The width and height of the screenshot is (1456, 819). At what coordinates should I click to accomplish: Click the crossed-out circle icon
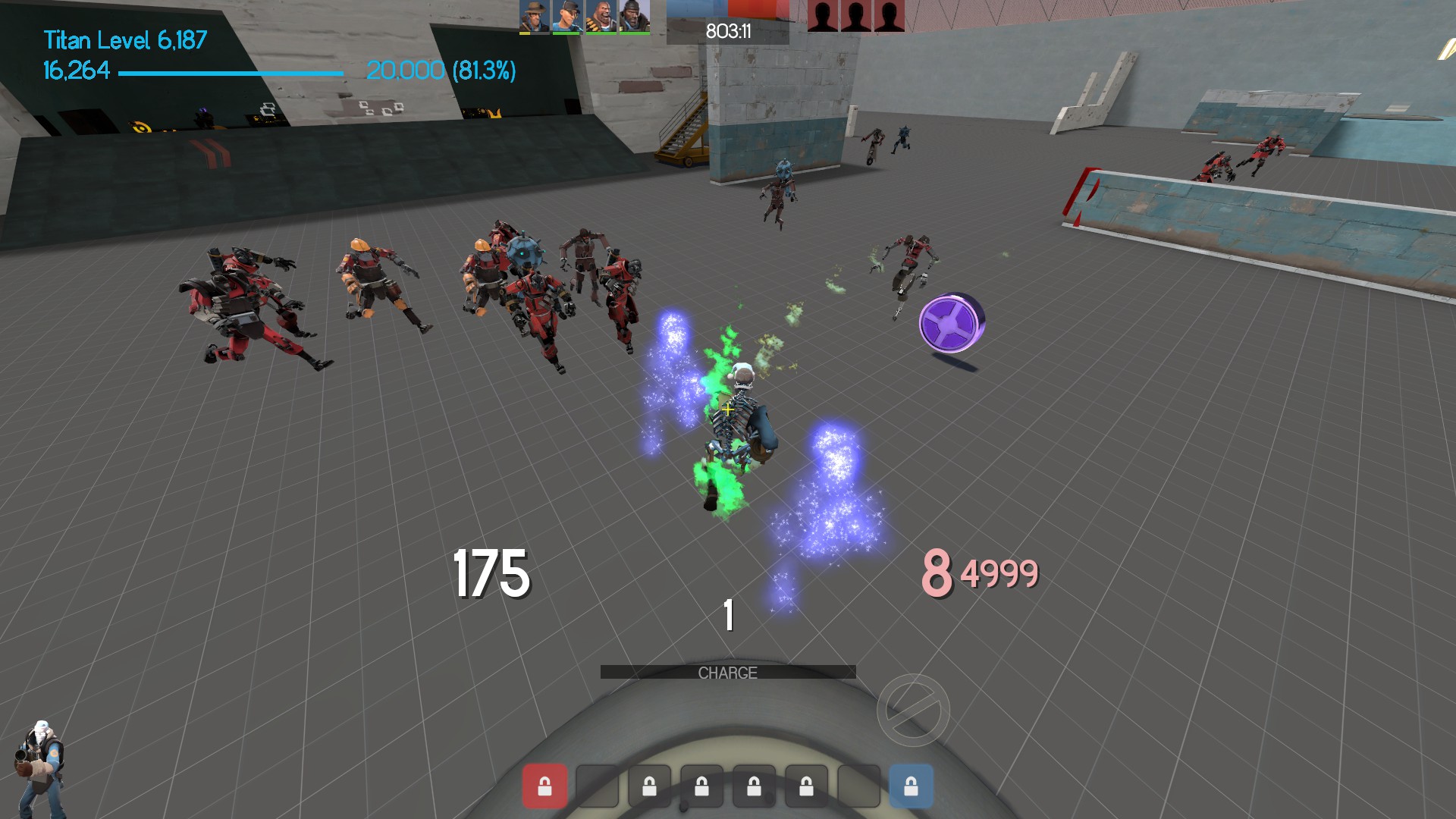click(913, 711)
